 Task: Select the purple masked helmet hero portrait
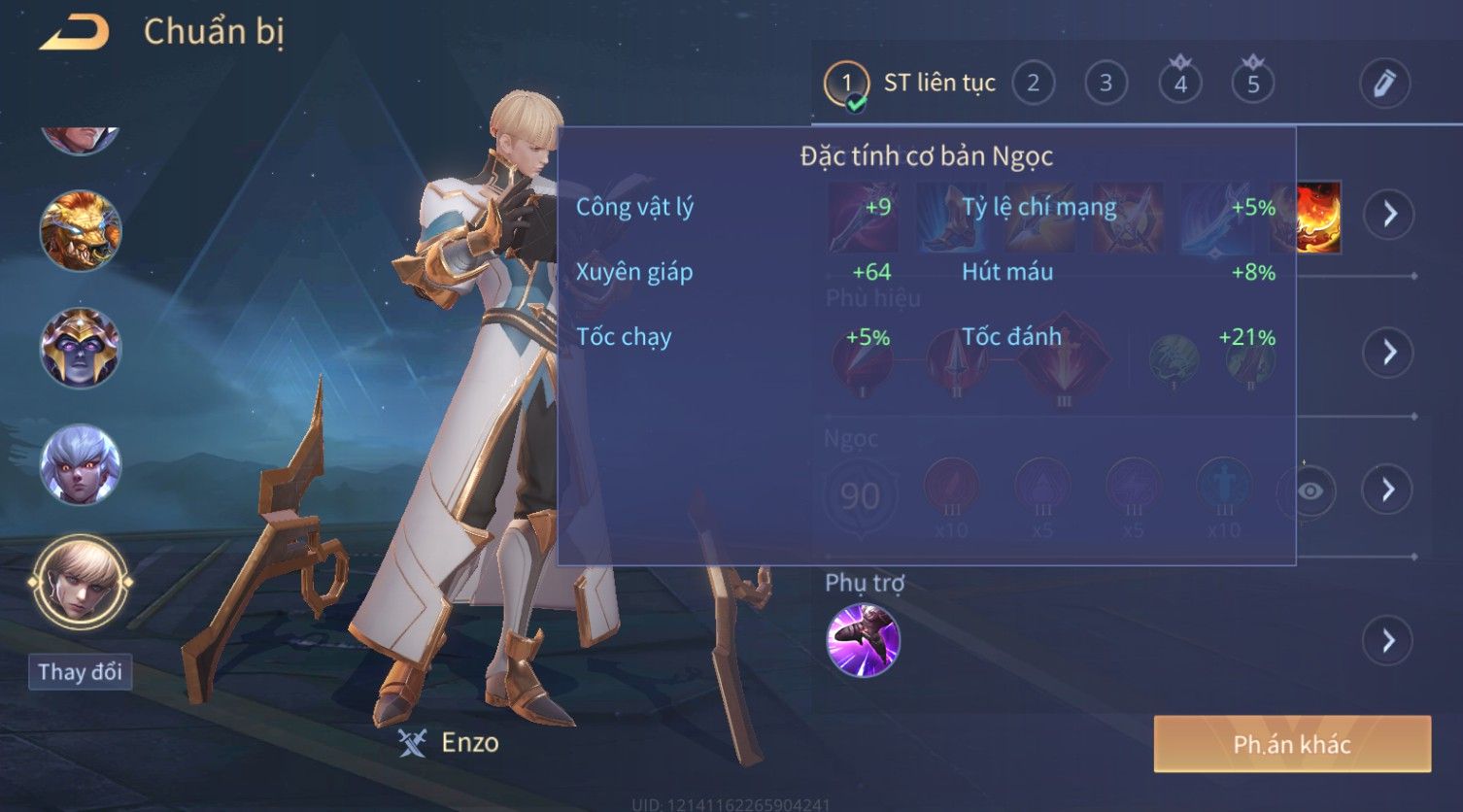click(x=80, y=348)
